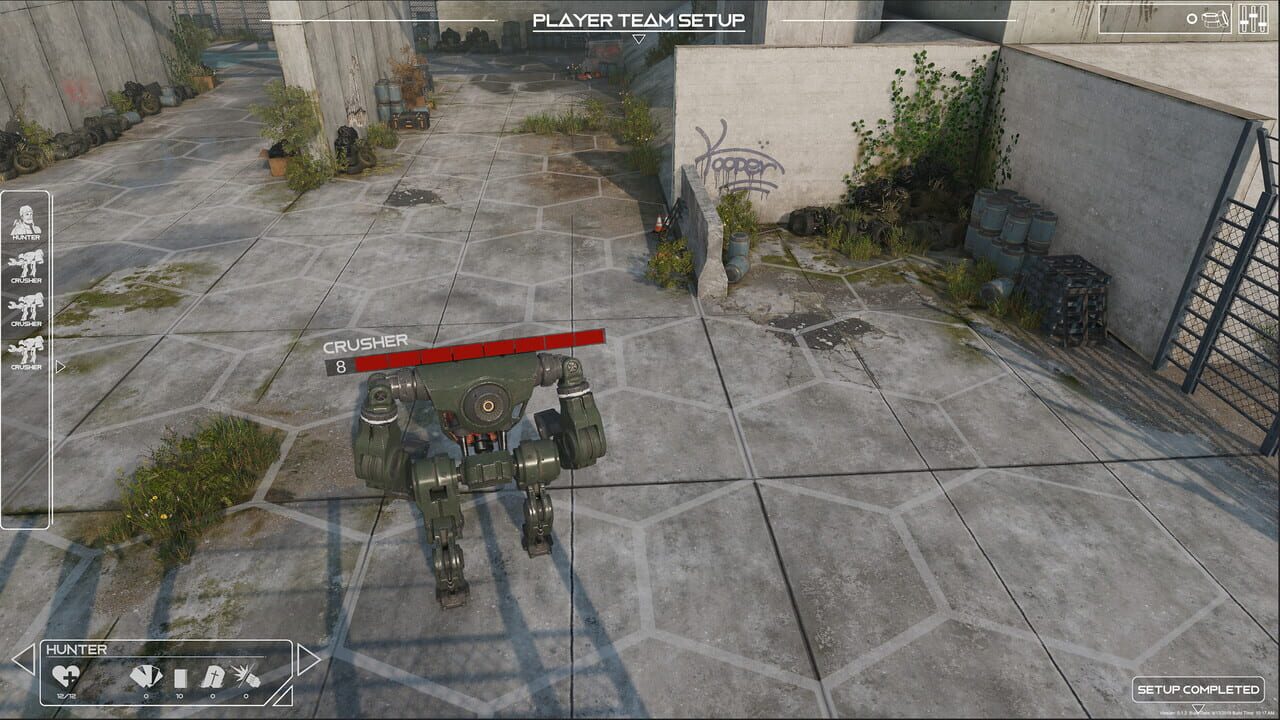Click the deck icon showing 10
The image size is (1280, 720).
pos(181,676)
